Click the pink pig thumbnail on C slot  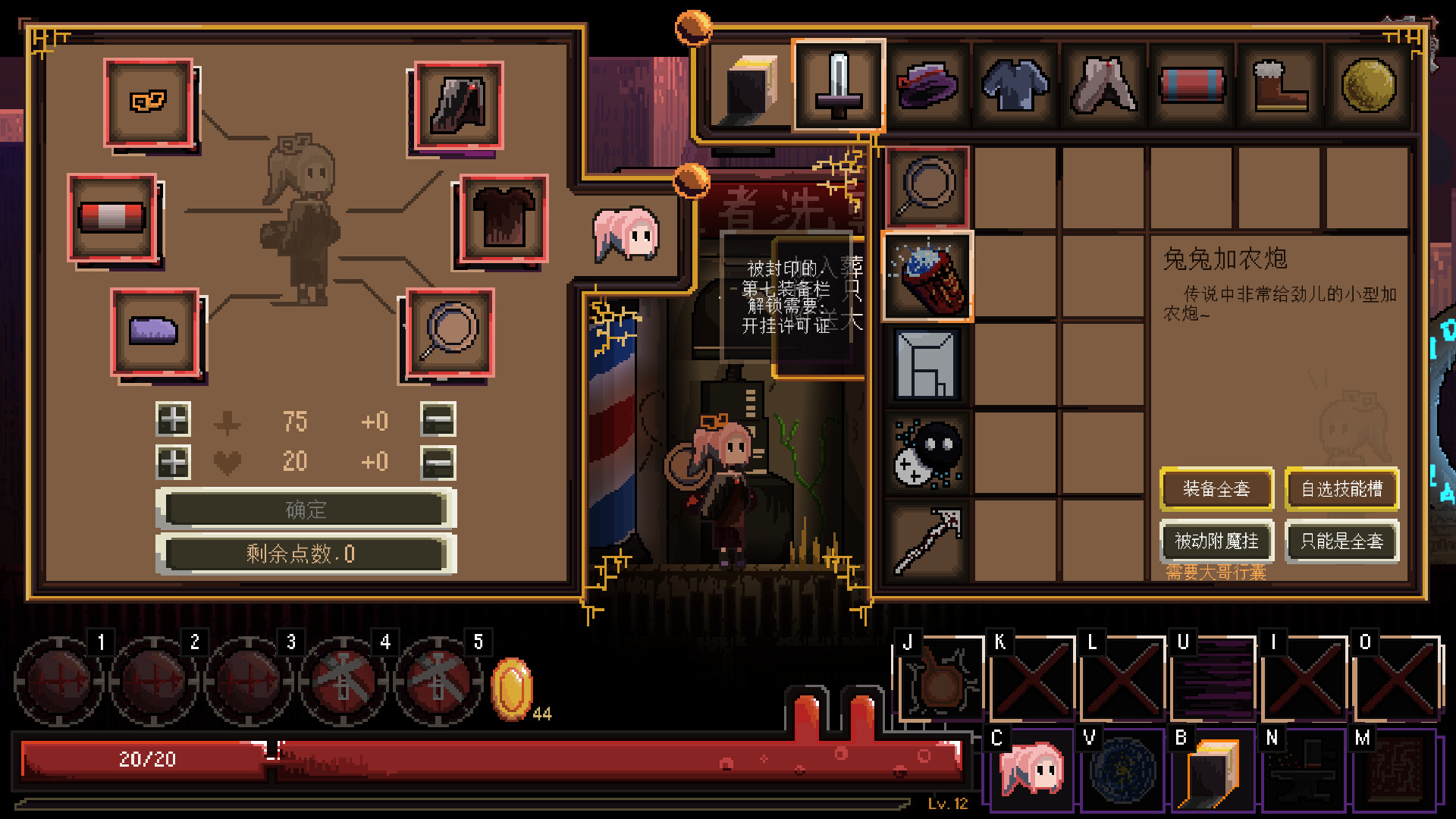[x=1030, y=771]
